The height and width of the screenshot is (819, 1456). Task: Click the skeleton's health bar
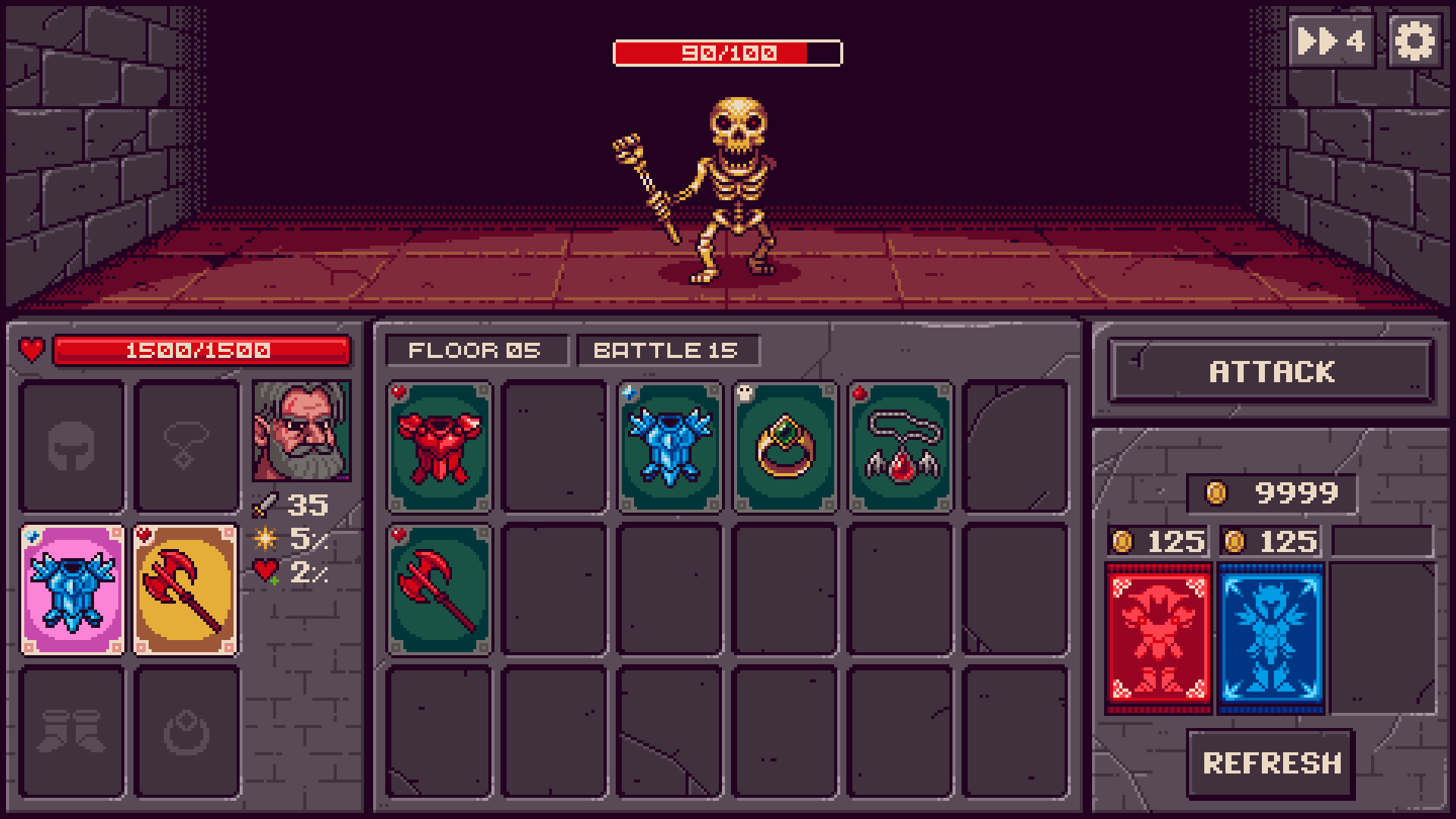727,52
